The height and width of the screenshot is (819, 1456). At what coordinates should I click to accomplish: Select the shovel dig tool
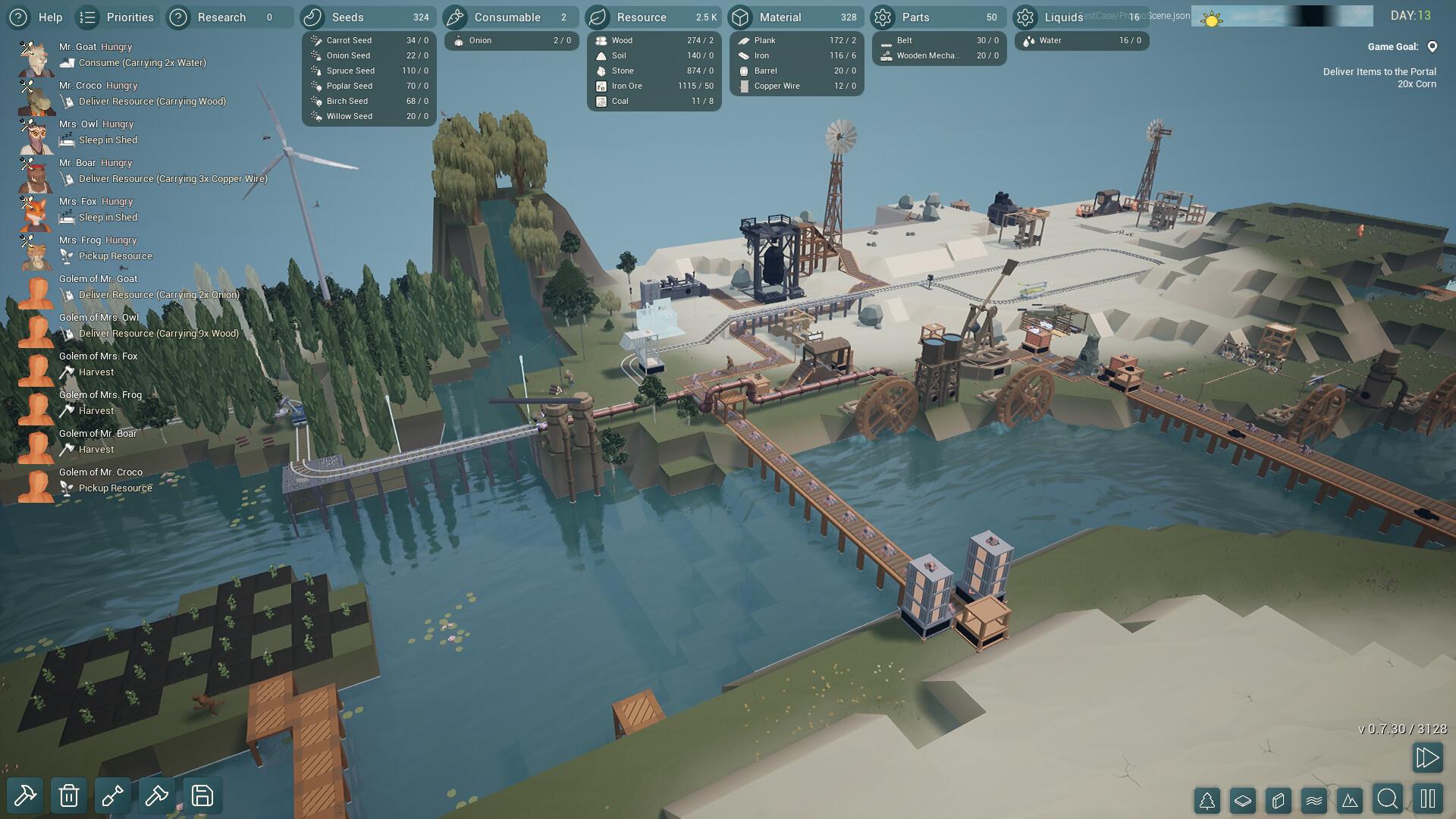pos(113,795)
